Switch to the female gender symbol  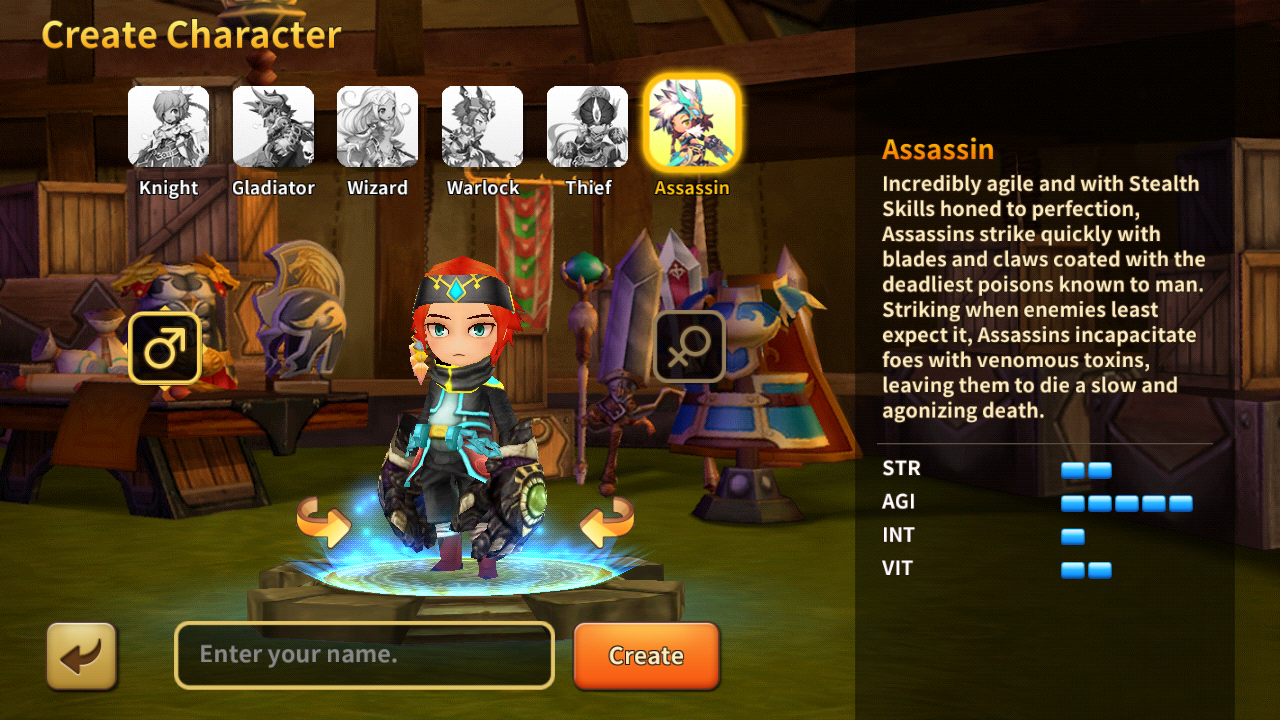[x=689, y=347]
